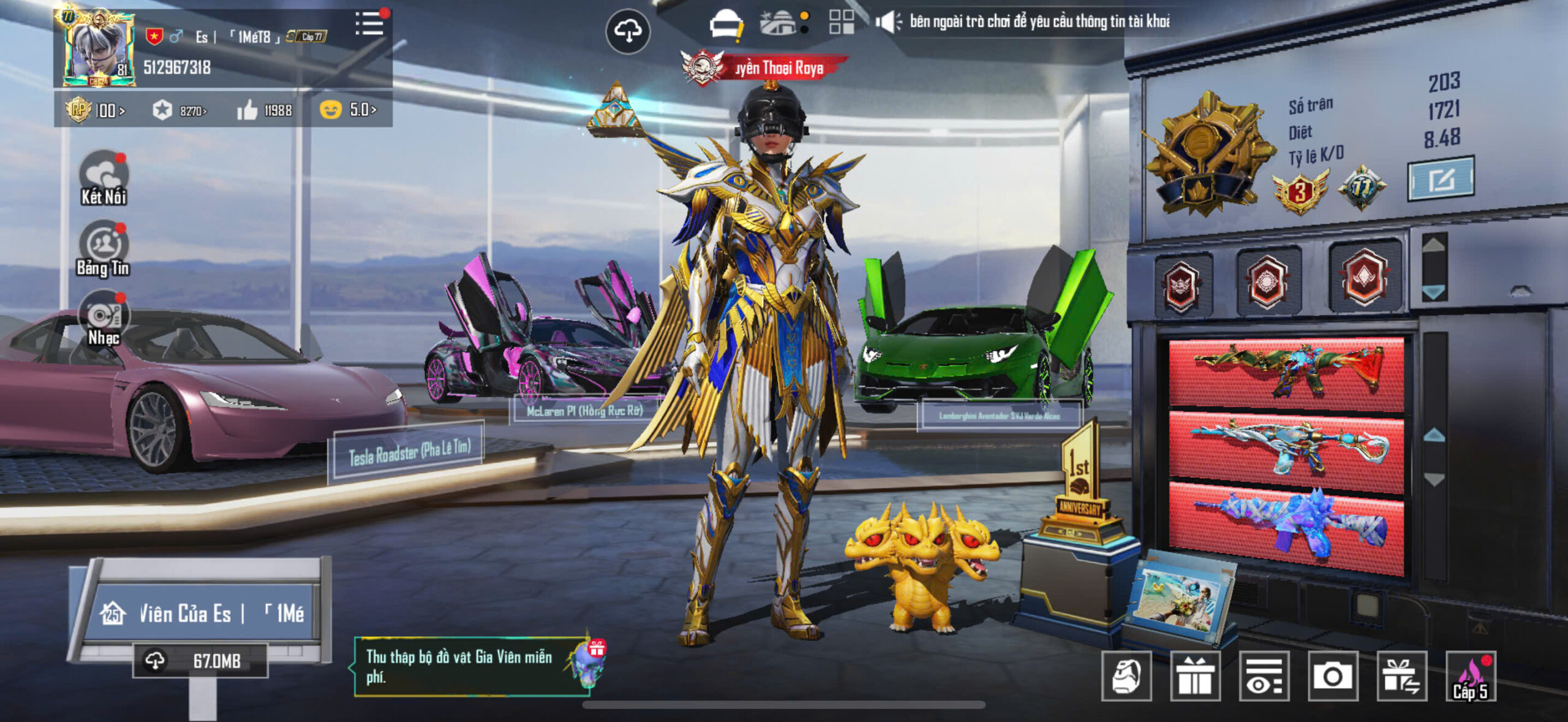Edit the stats card with pencil button
The height and width of the screenshot is (722, 1568).
[x=1441, y=179]
